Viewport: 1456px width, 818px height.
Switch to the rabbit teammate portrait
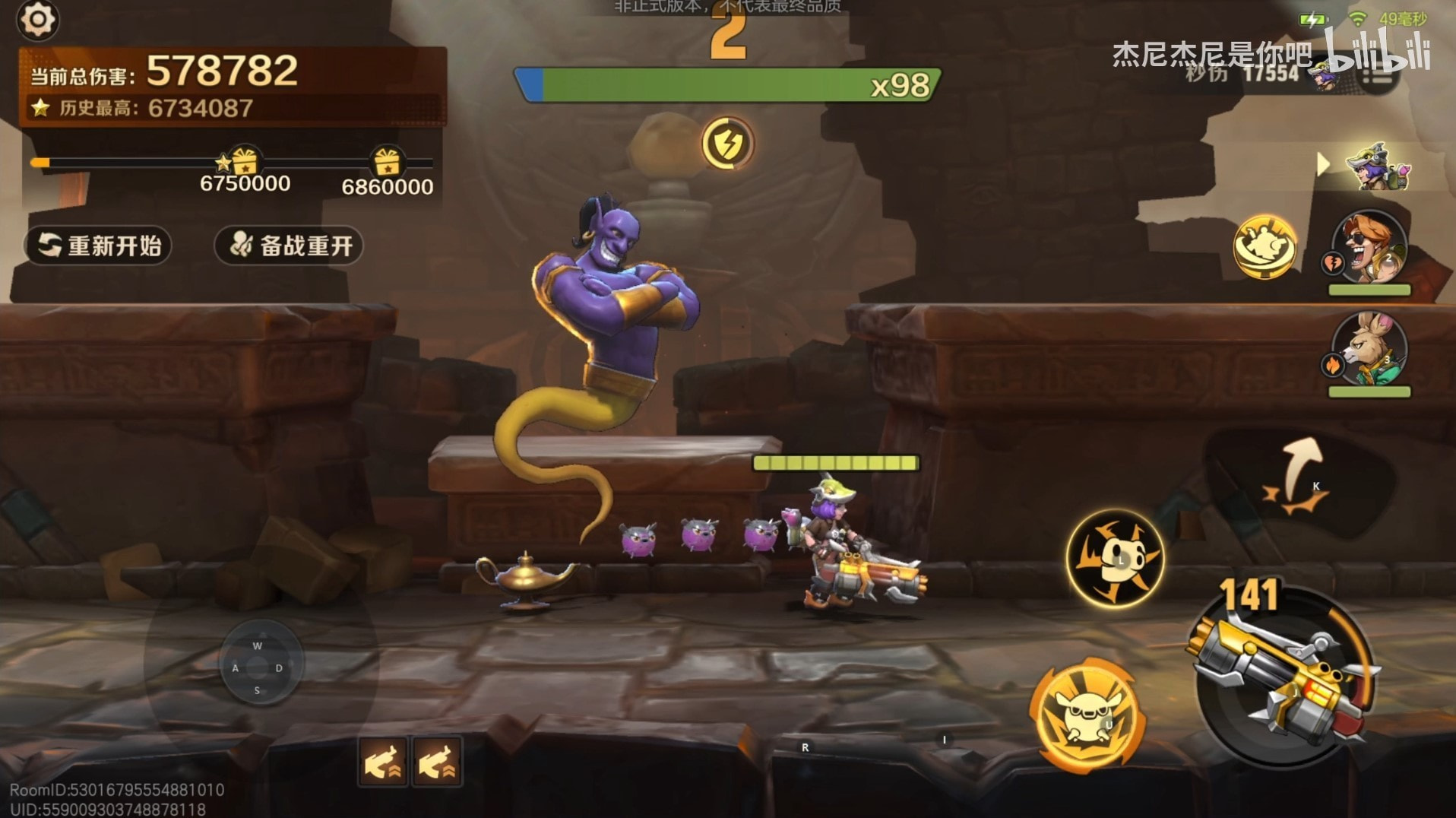pos(1370,350)
